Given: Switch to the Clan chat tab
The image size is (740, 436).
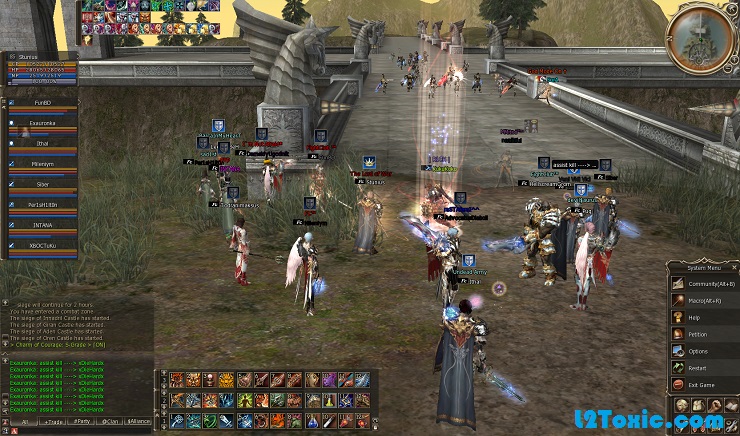Looking at the screenshot, I should [110, 423].
